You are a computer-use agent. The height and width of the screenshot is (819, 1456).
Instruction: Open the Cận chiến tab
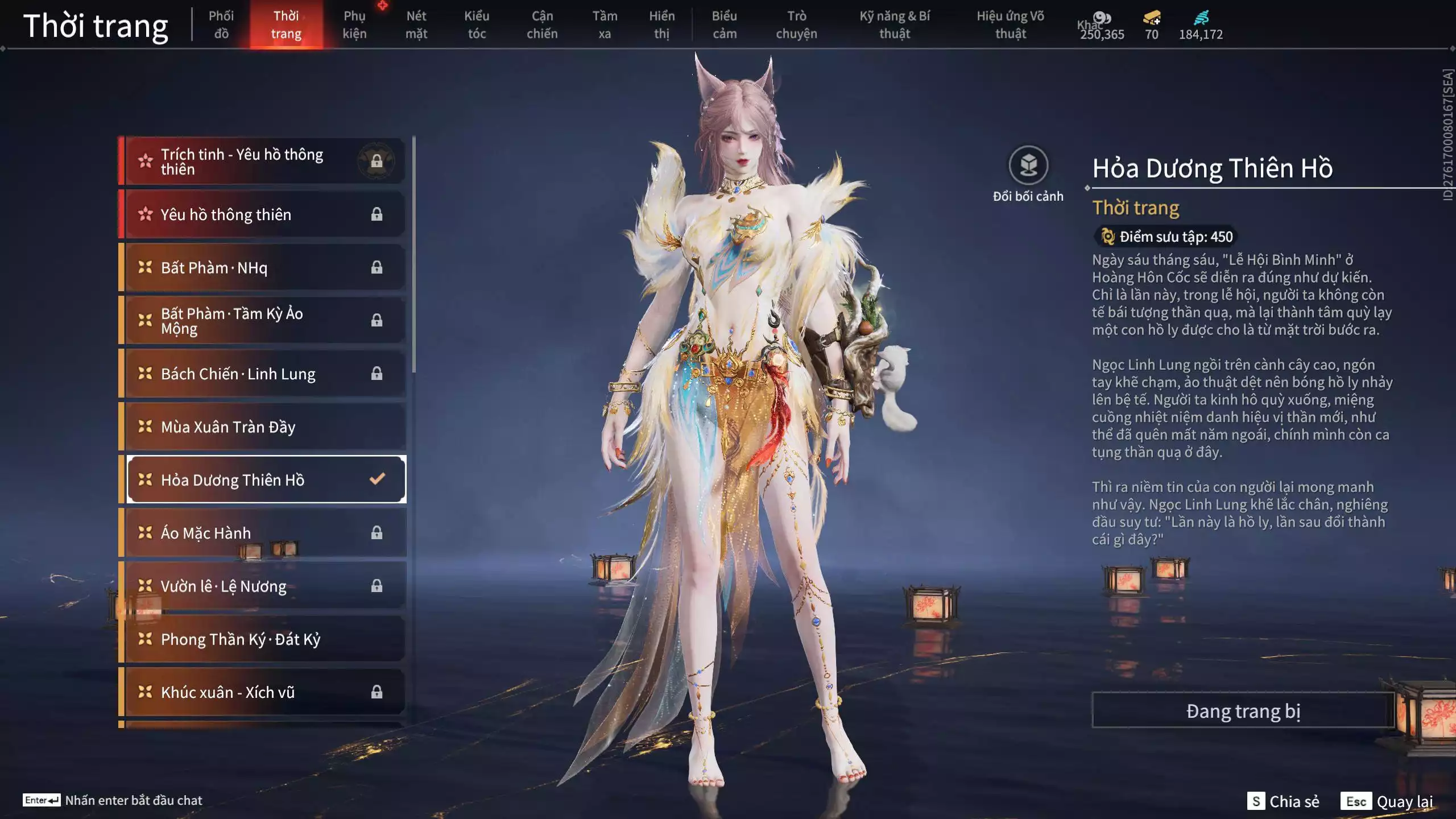[542, 25]
